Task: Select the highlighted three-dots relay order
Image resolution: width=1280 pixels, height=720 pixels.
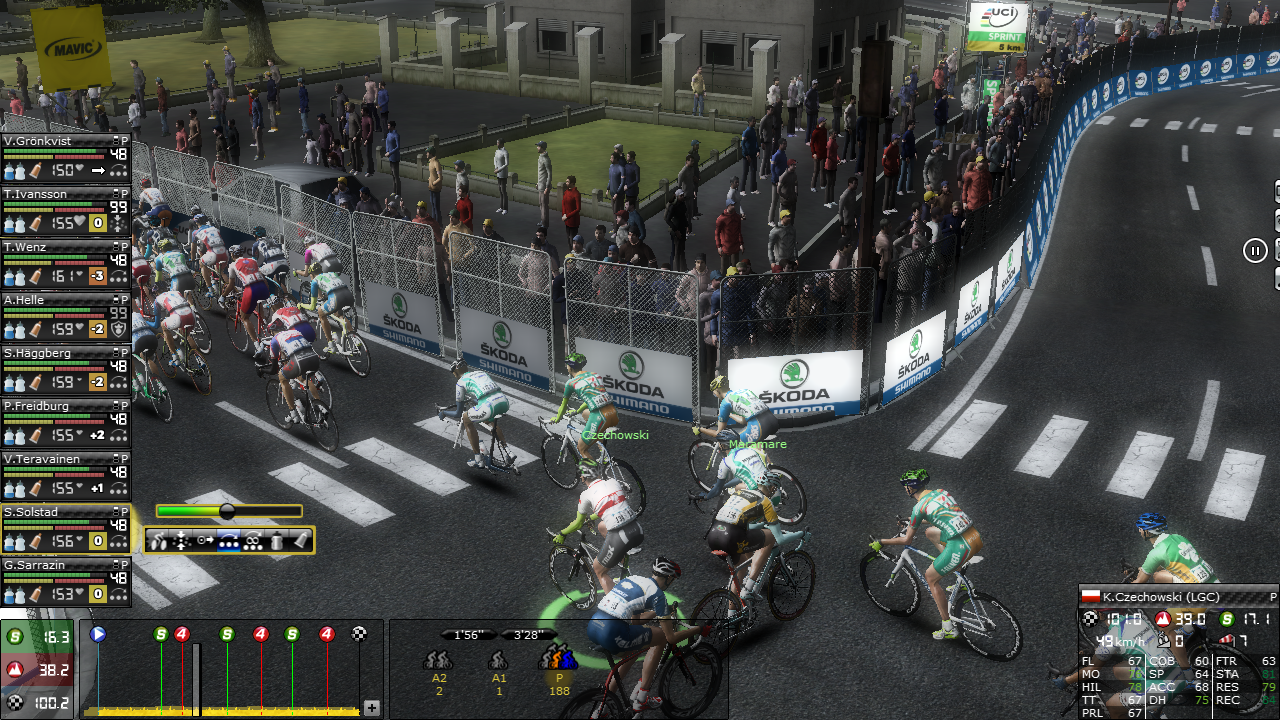Action: click(x=229, y=541)
